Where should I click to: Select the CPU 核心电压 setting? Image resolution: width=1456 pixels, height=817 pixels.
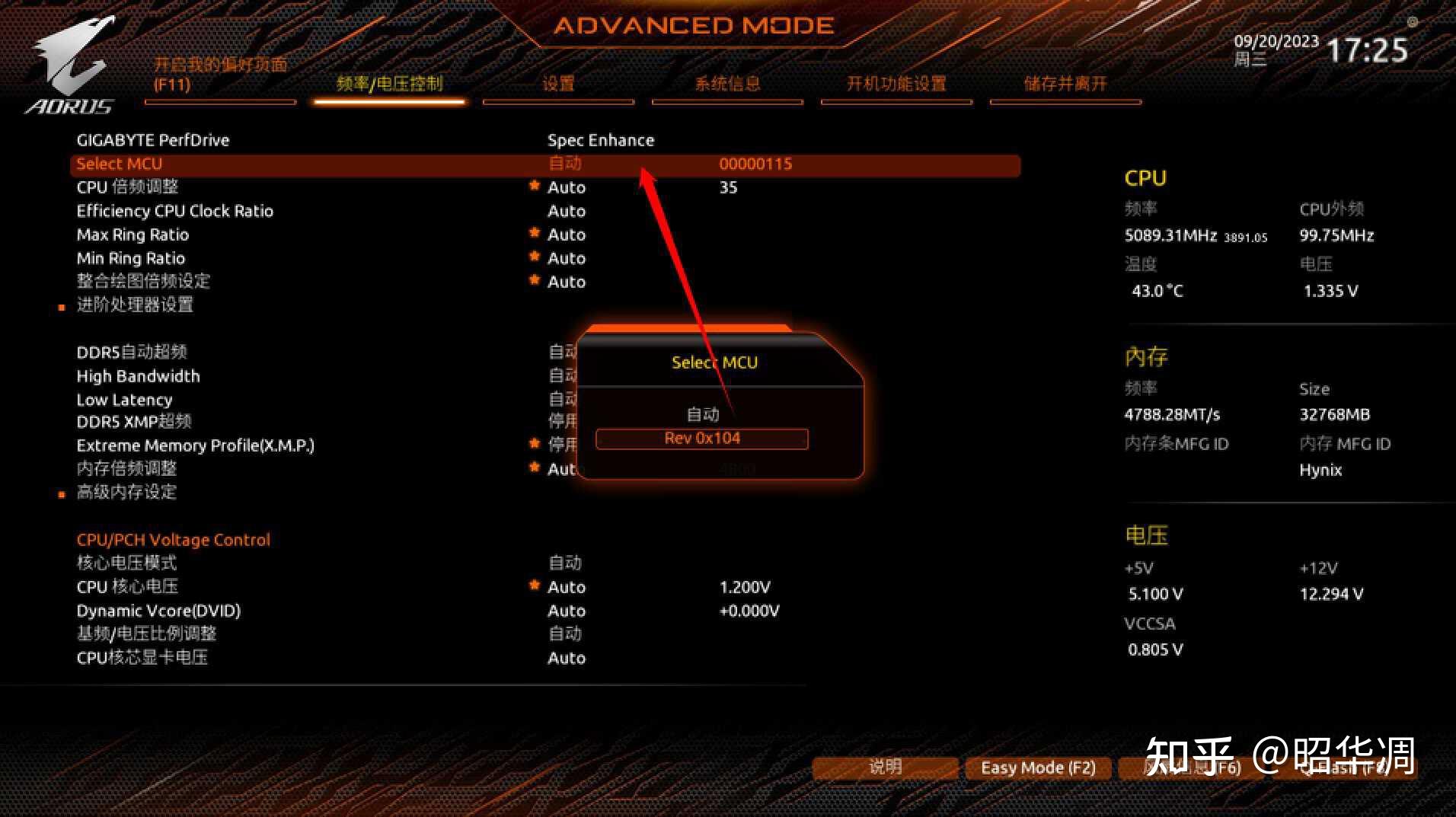pyautogui.click(x=127, y=587)
